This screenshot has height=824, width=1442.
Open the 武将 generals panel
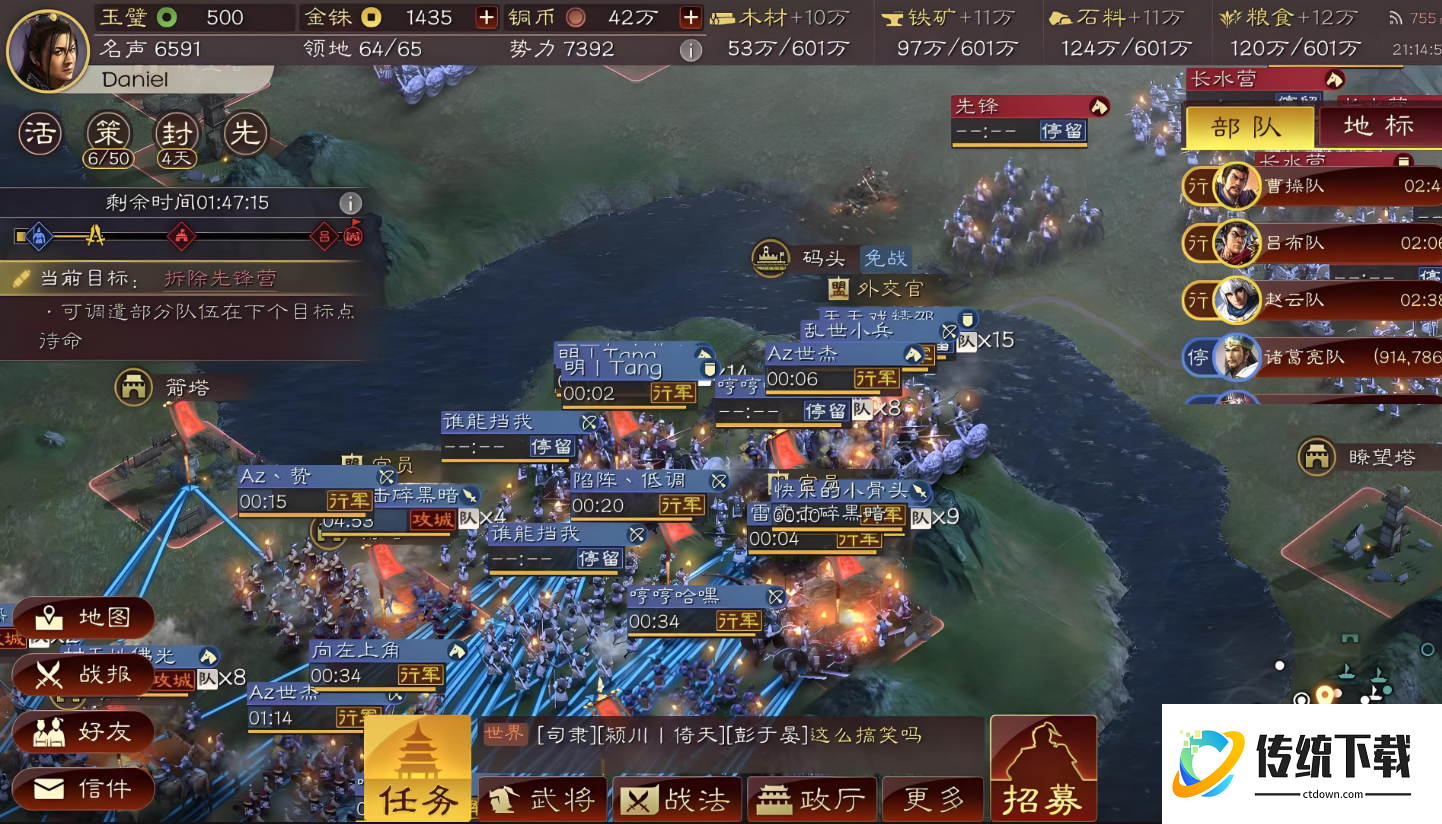541,798
